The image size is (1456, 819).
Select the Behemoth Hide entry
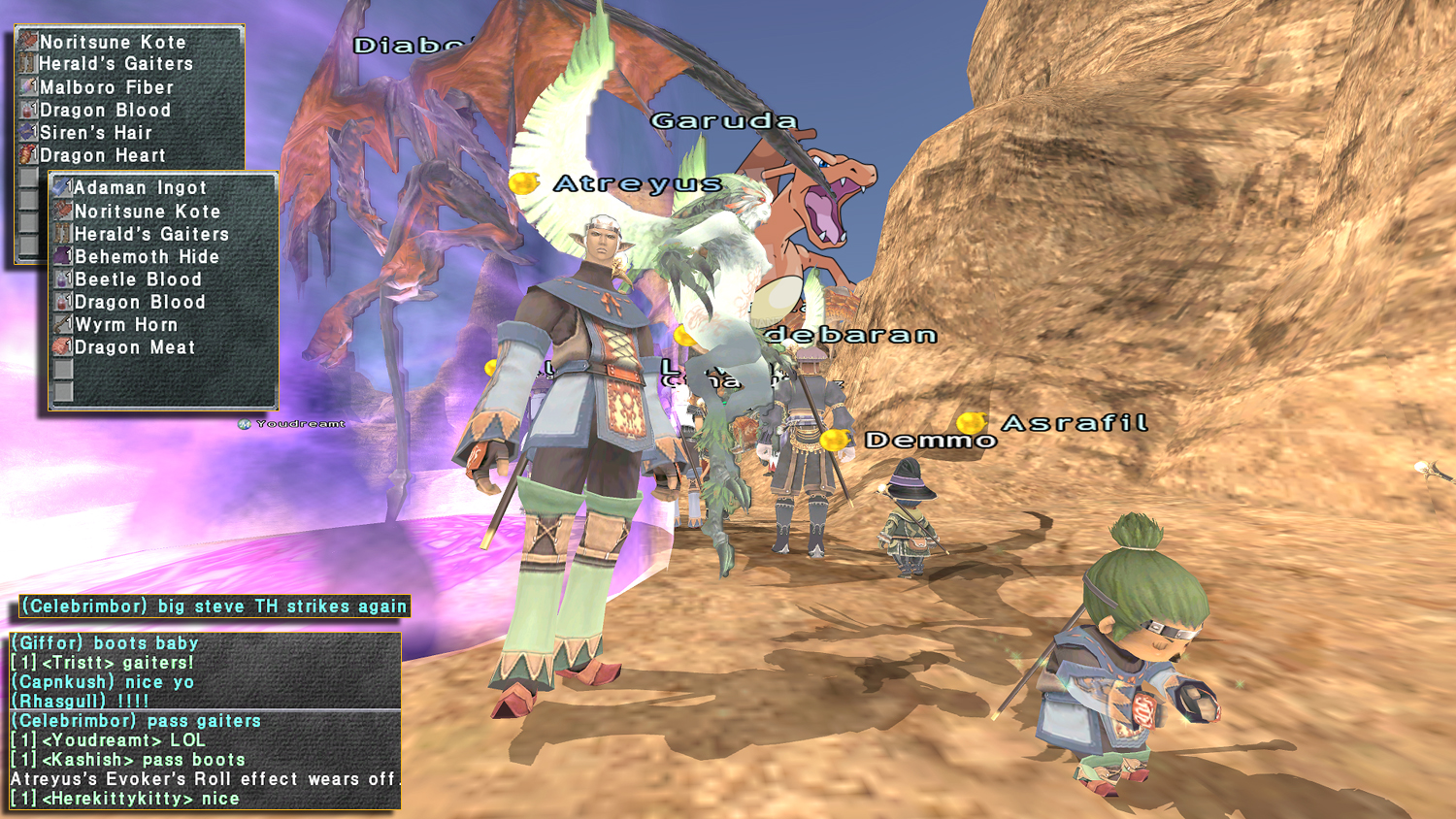click(147, 257)
